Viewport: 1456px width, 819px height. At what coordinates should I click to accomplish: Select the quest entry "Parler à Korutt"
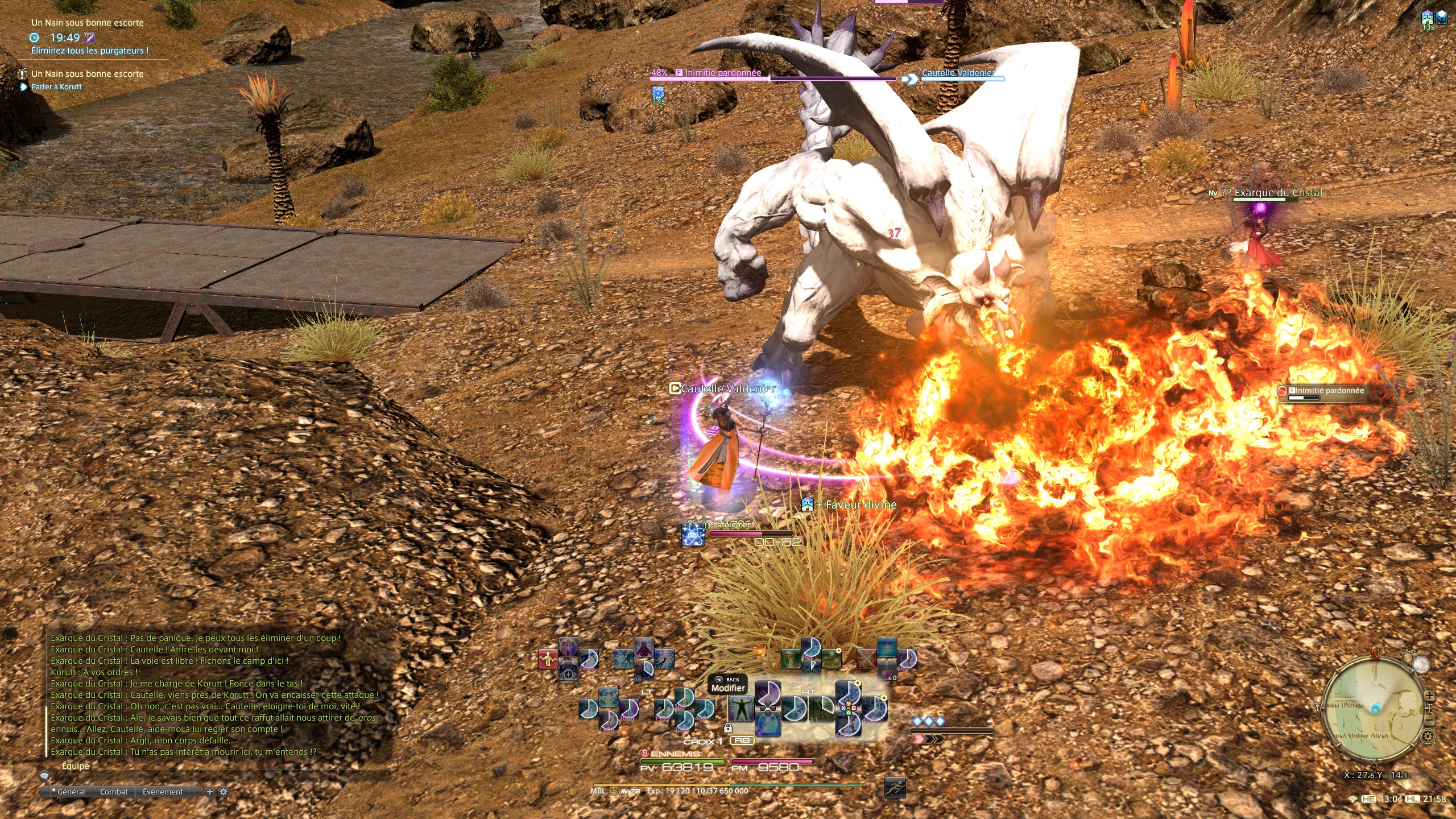tap(56, 87)
